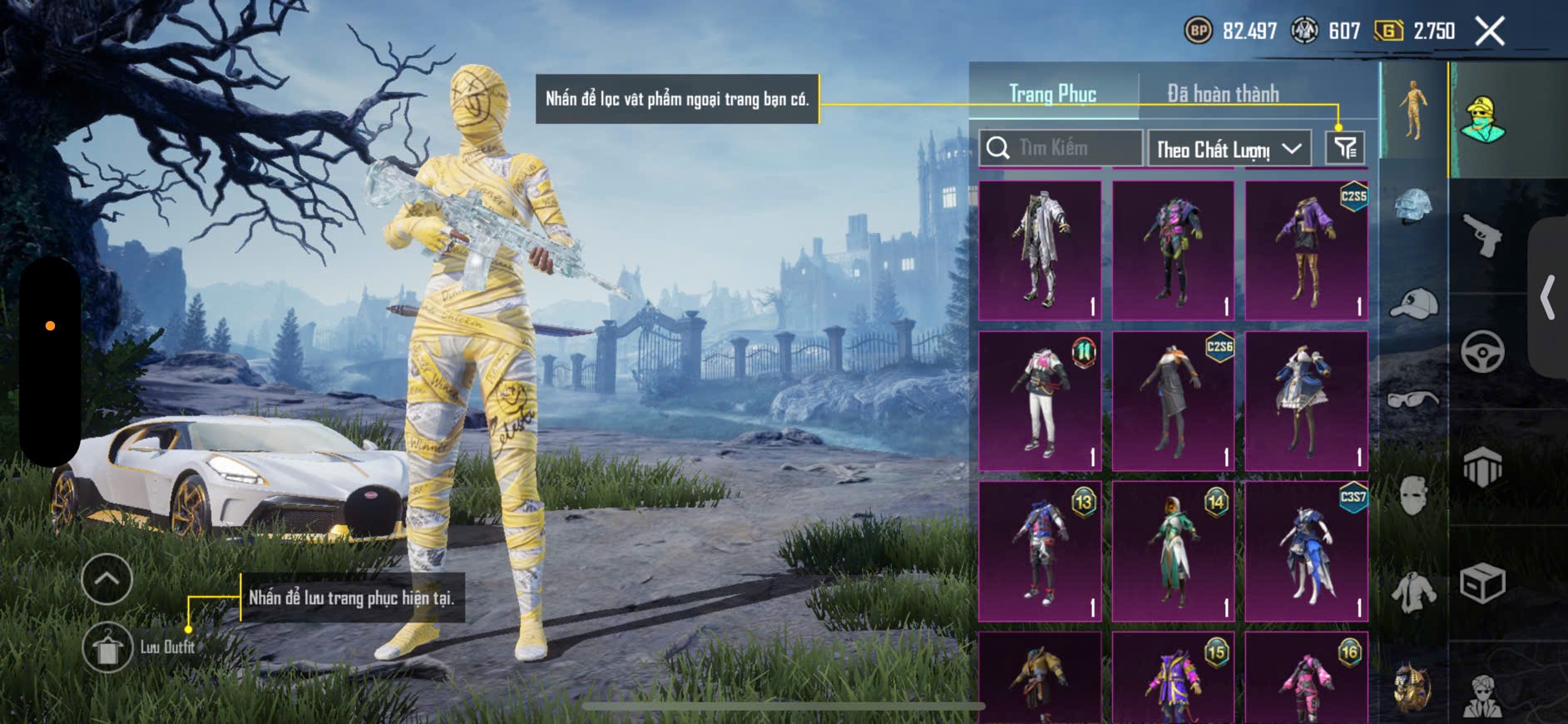Select the blue and white maid dress

tap(1306, 400)
